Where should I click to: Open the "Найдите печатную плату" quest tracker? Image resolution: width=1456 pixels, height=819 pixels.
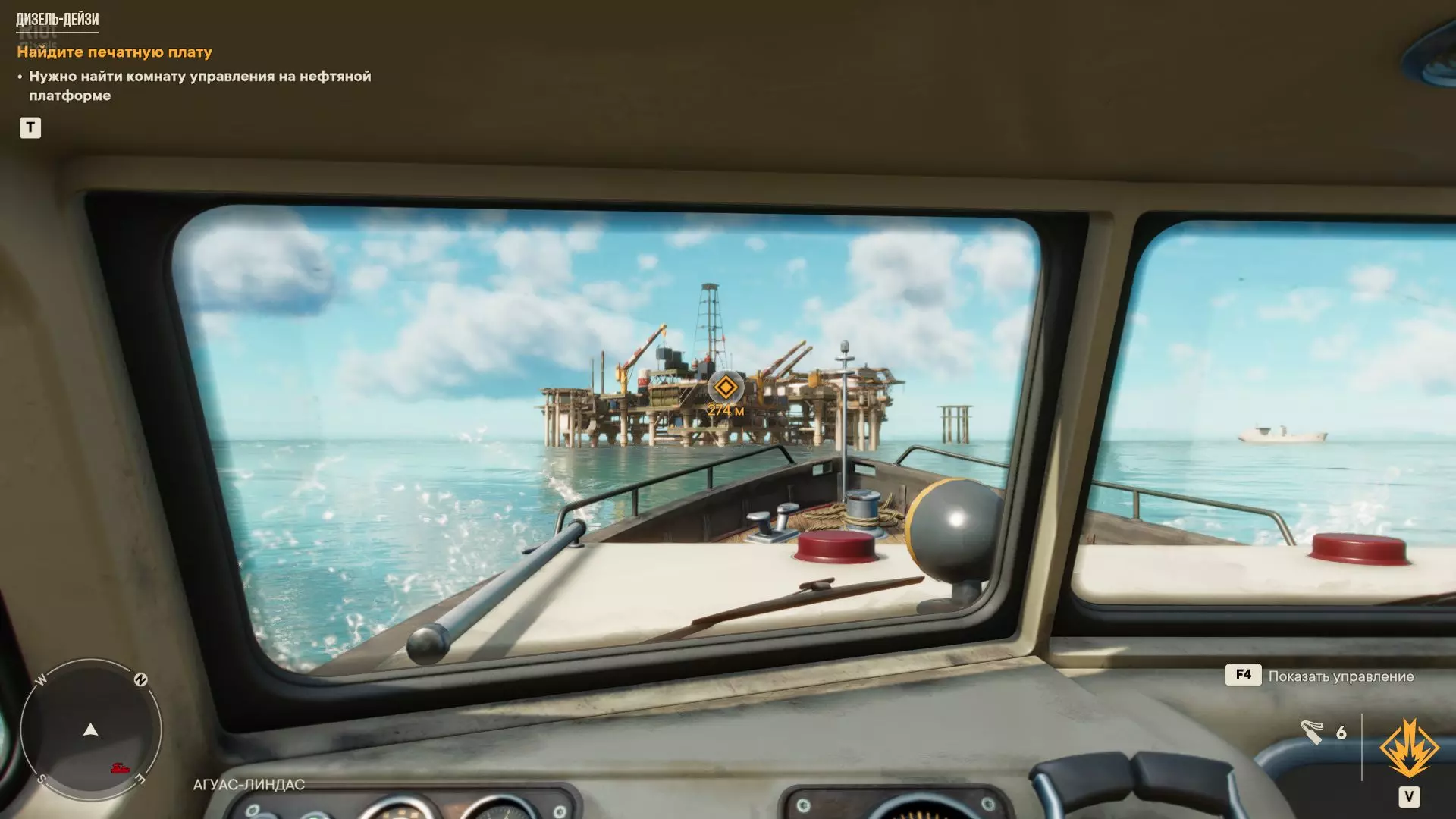tap(115, 52)
